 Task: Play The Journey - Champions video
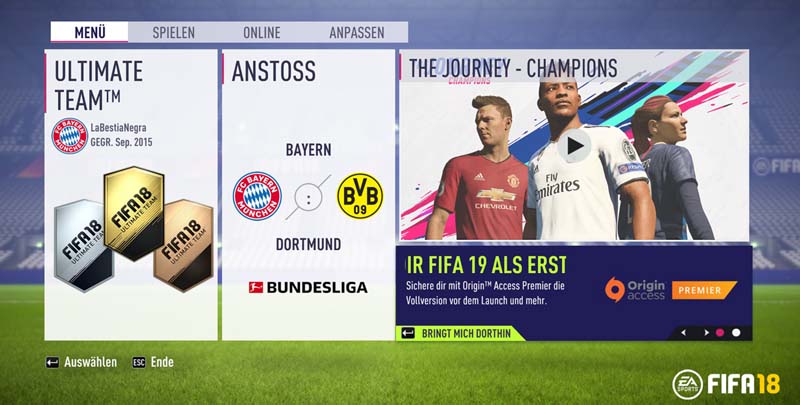tap(574, 146)
